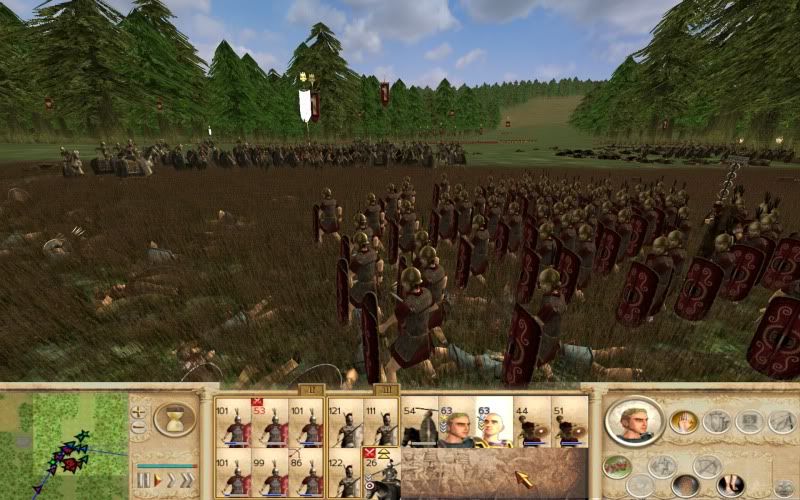Set battle speed to triple-arrow fastest
The image size is (800, 500).
185,481
